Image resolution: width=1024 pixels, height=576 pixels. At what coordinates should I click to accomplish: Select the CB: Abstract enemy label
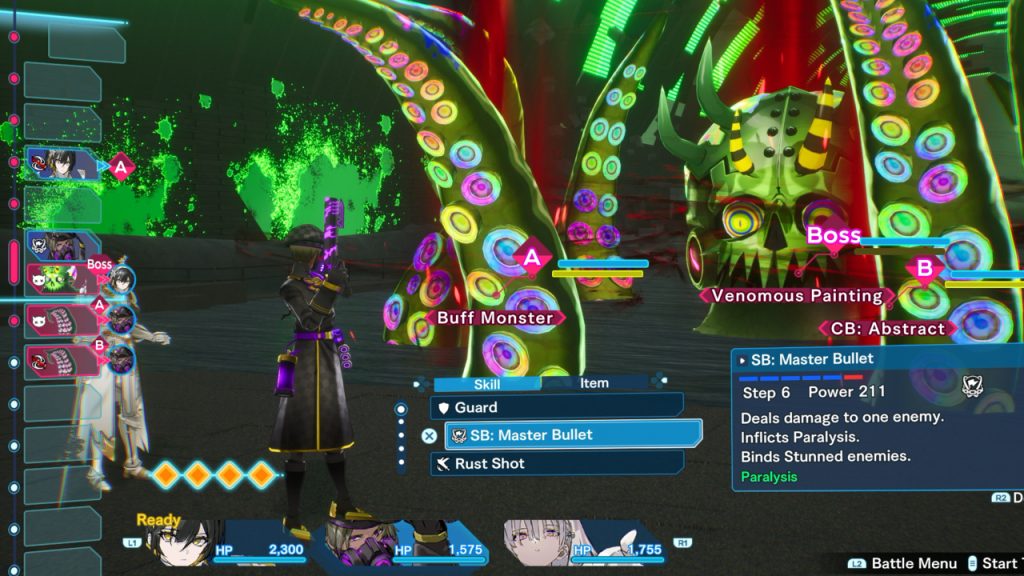886,328
